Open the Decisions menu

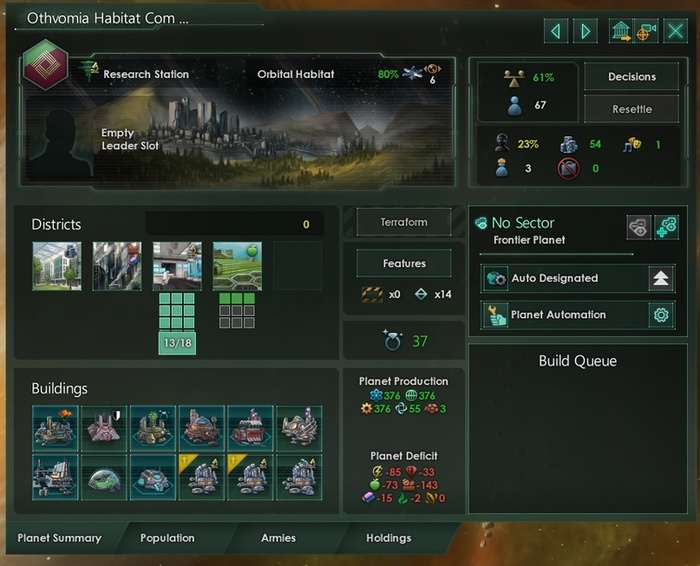[631, 77]
